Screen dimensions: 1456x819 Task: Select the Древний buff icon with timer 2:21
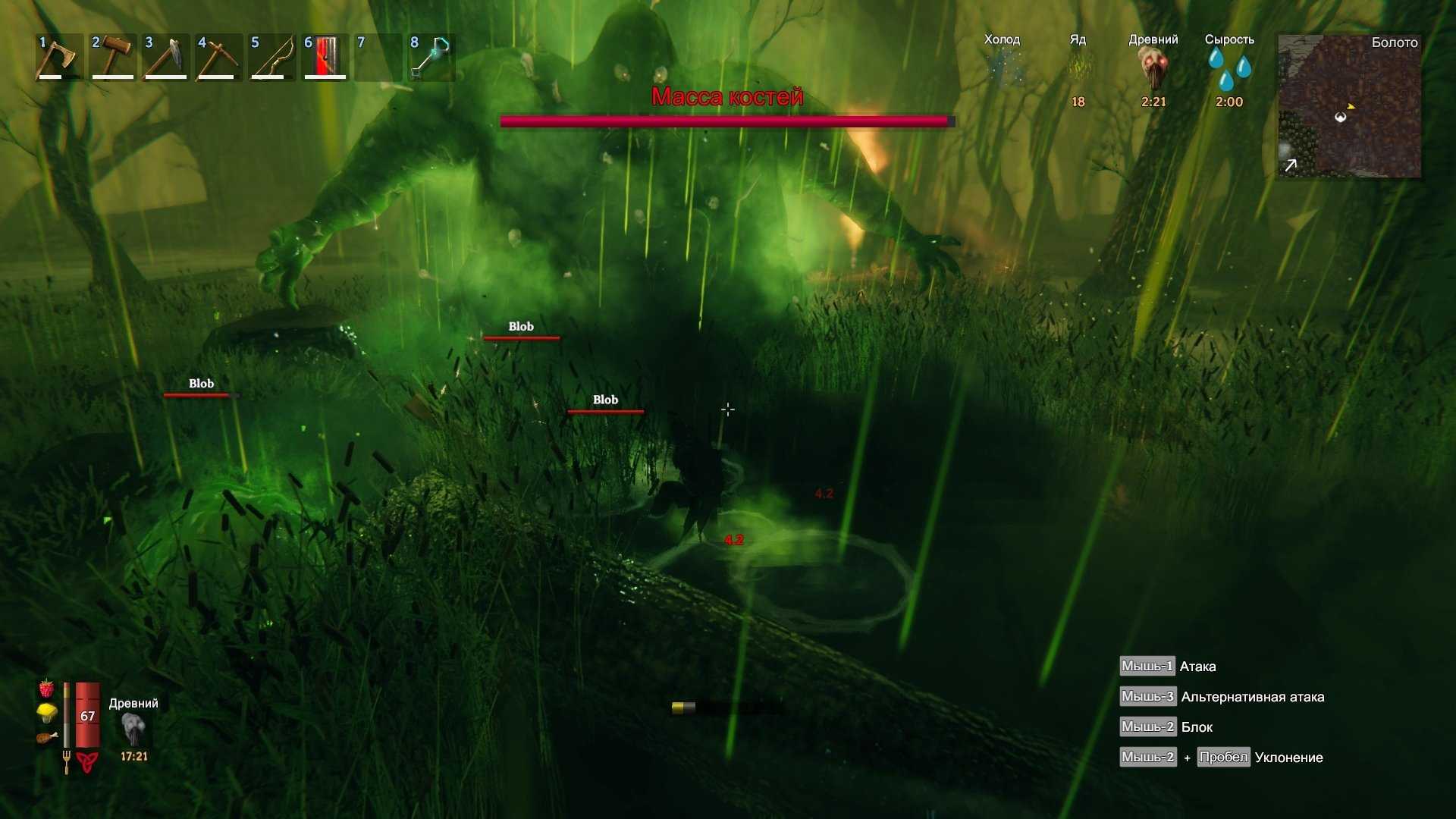coord(1153,70)
